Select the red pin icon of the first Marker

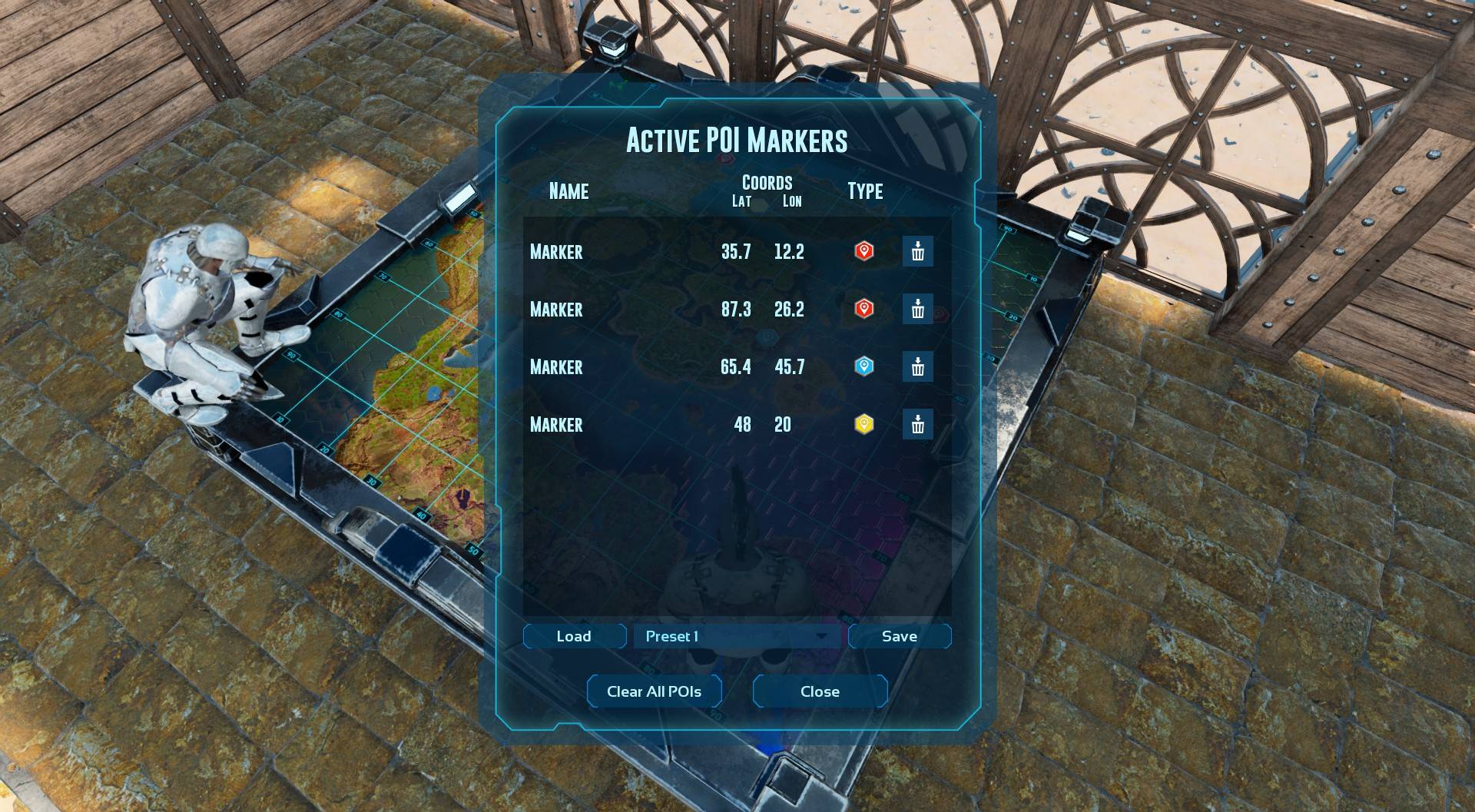click(863, 251)
